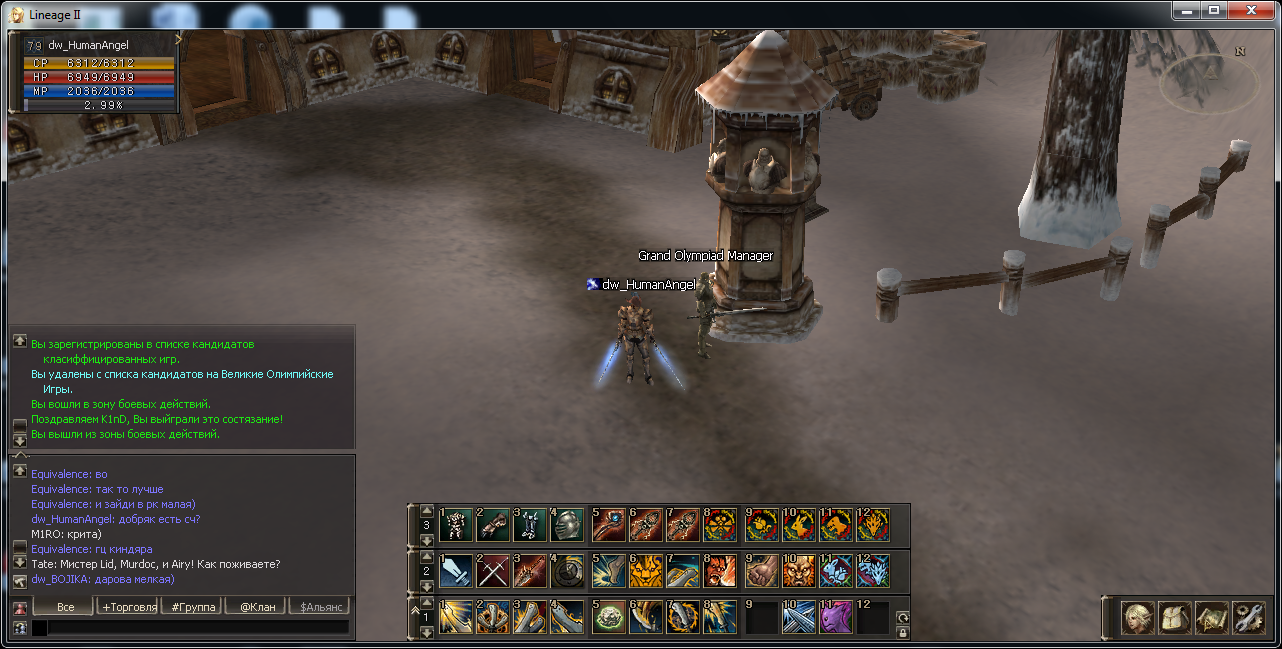Select the body armor hotbar slot
The width and height of the screenshot is (1282, 649).
pyautogui.click(x=456, y=525)
